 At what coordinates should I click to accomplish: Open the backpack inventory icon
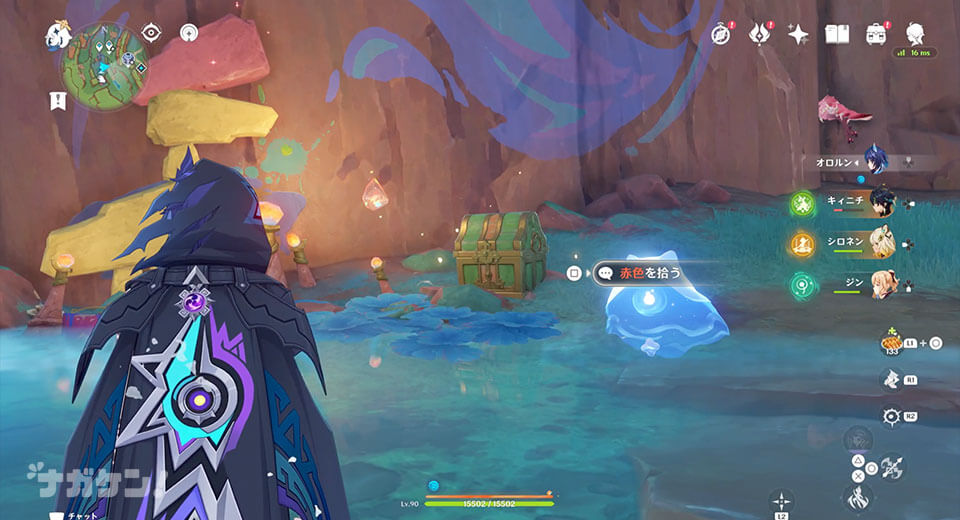876,34
